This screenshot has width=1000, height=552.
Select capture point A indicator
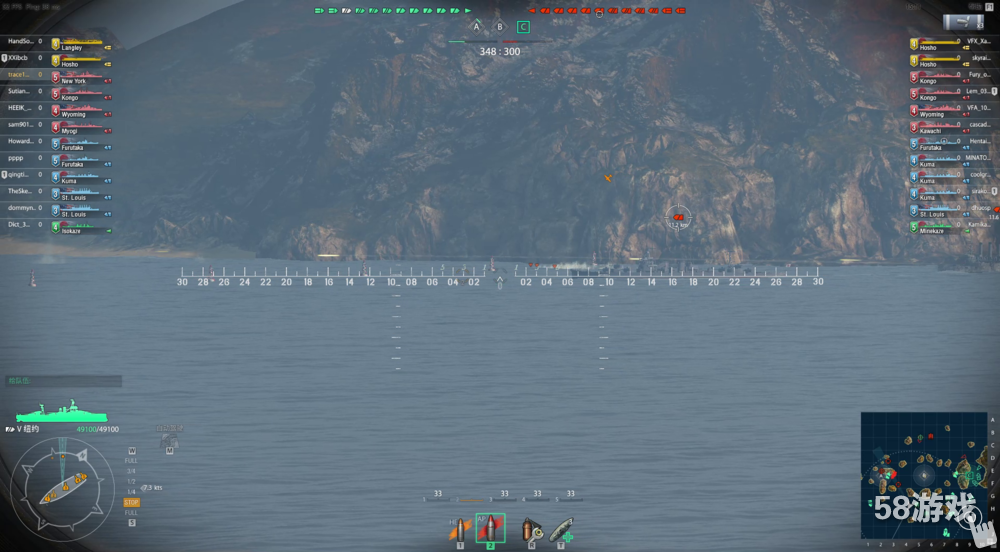[x=476, y=27]
